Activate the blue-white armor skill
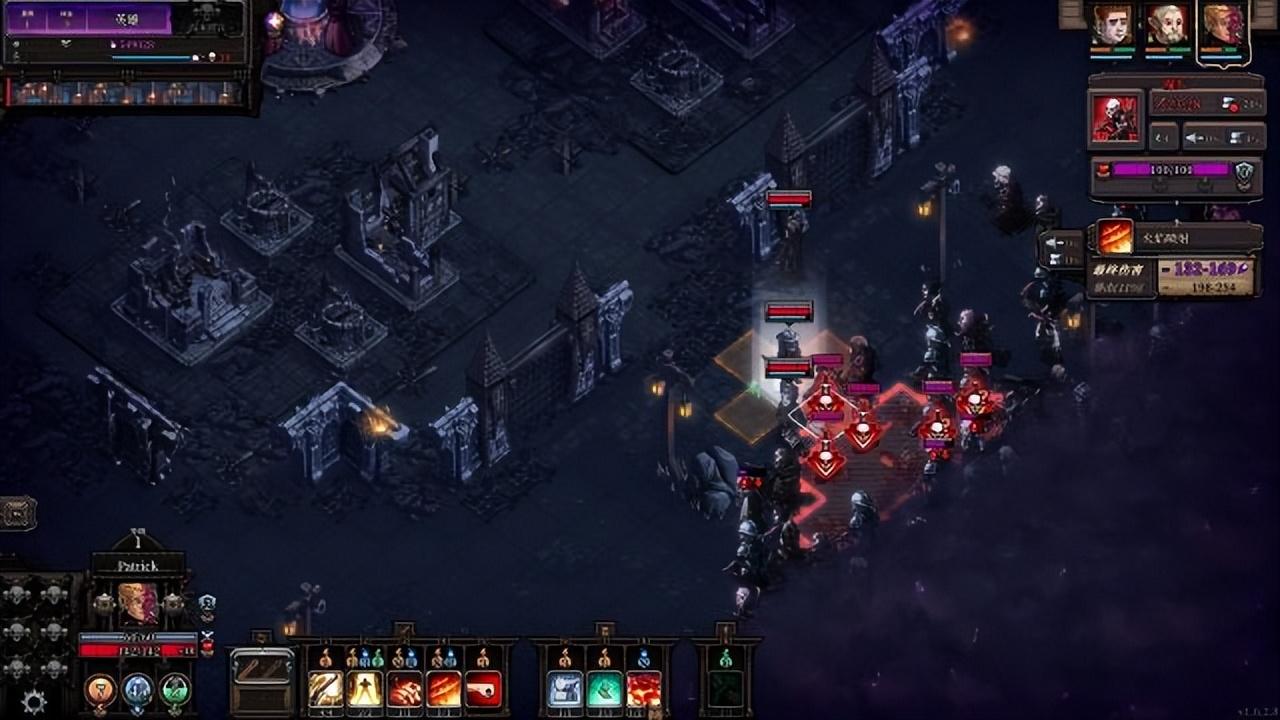Screen dimensions: 1280x720 tap(565, 689)
